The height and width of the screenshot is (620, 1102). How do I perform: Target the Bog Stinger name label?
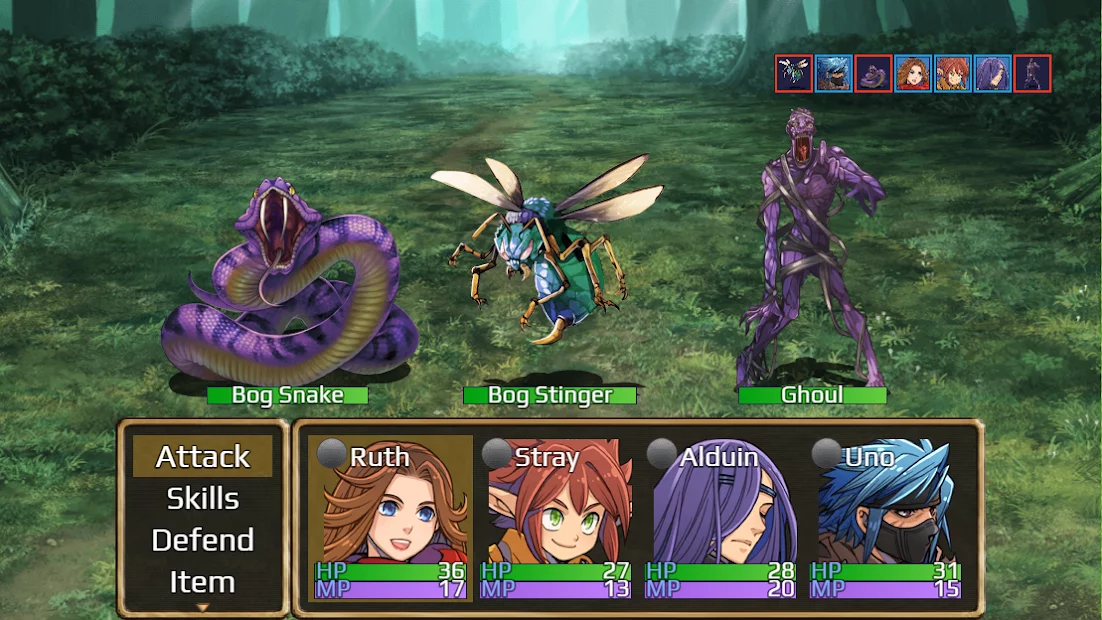[x=549, y=395]
